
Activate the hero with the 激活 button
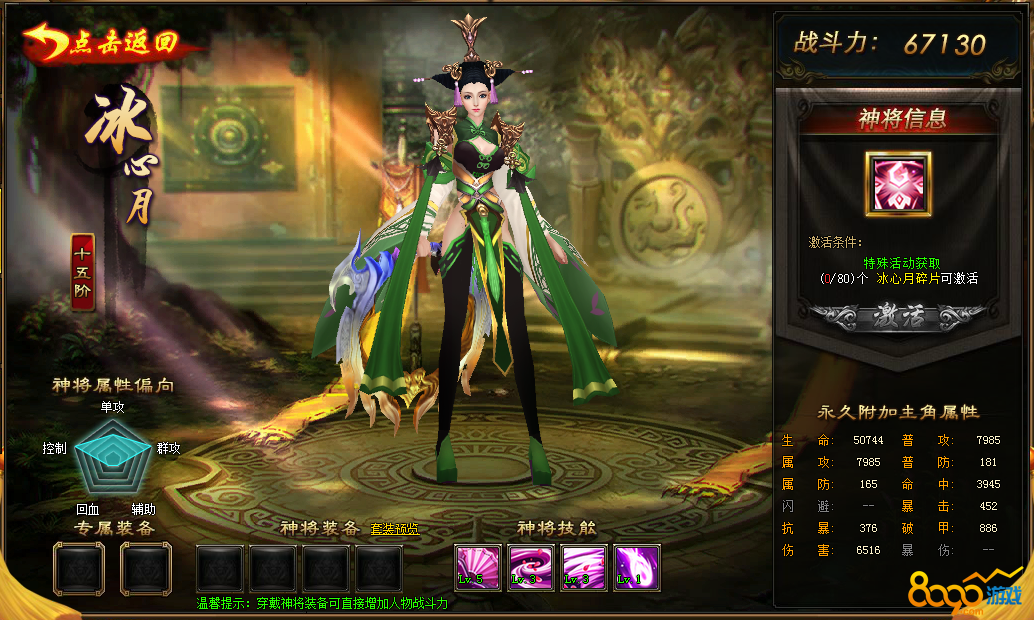(x=899, y=318)
